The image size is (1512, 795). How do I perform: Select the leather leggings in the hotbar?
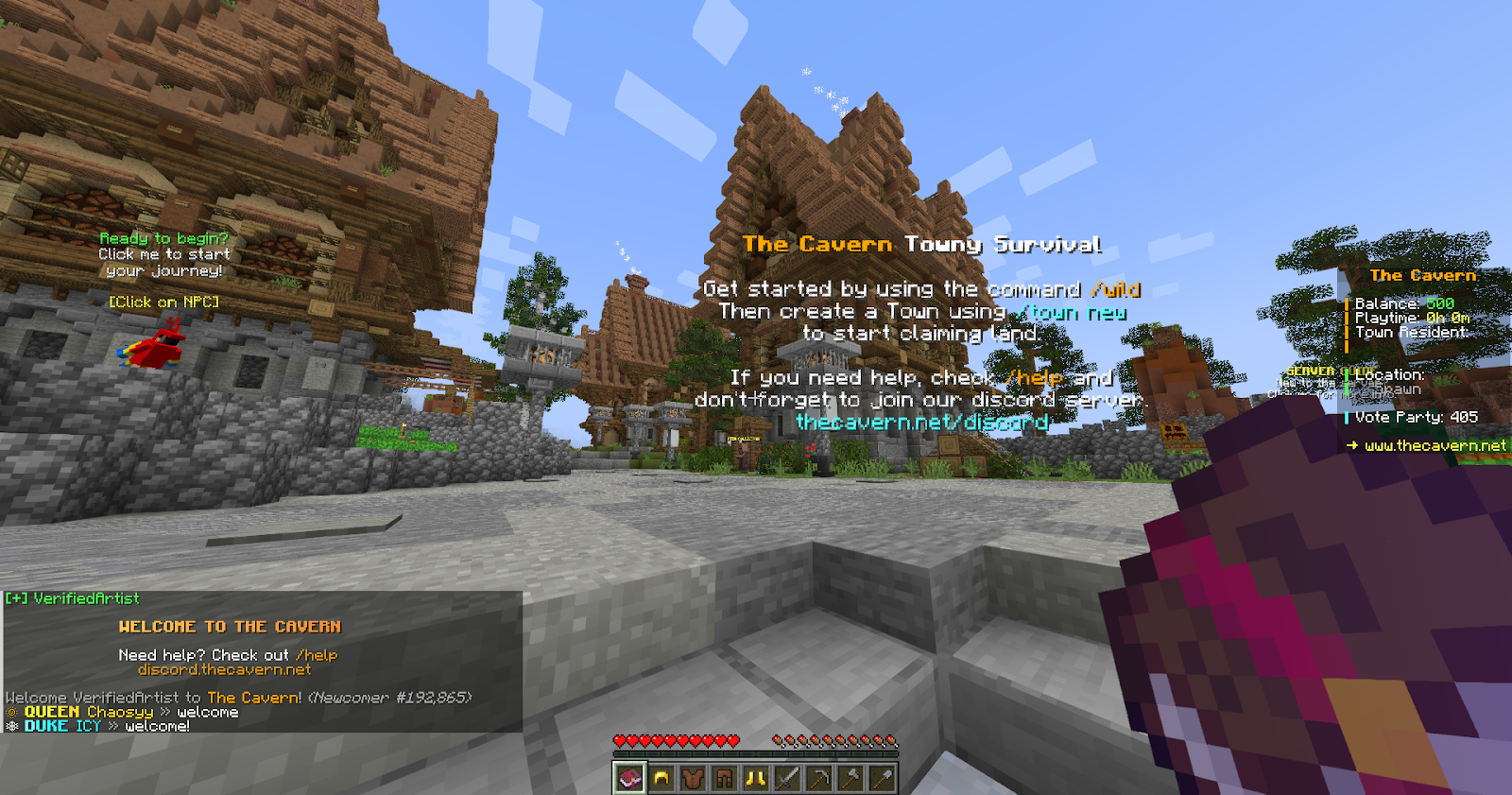tap(724, 778)
